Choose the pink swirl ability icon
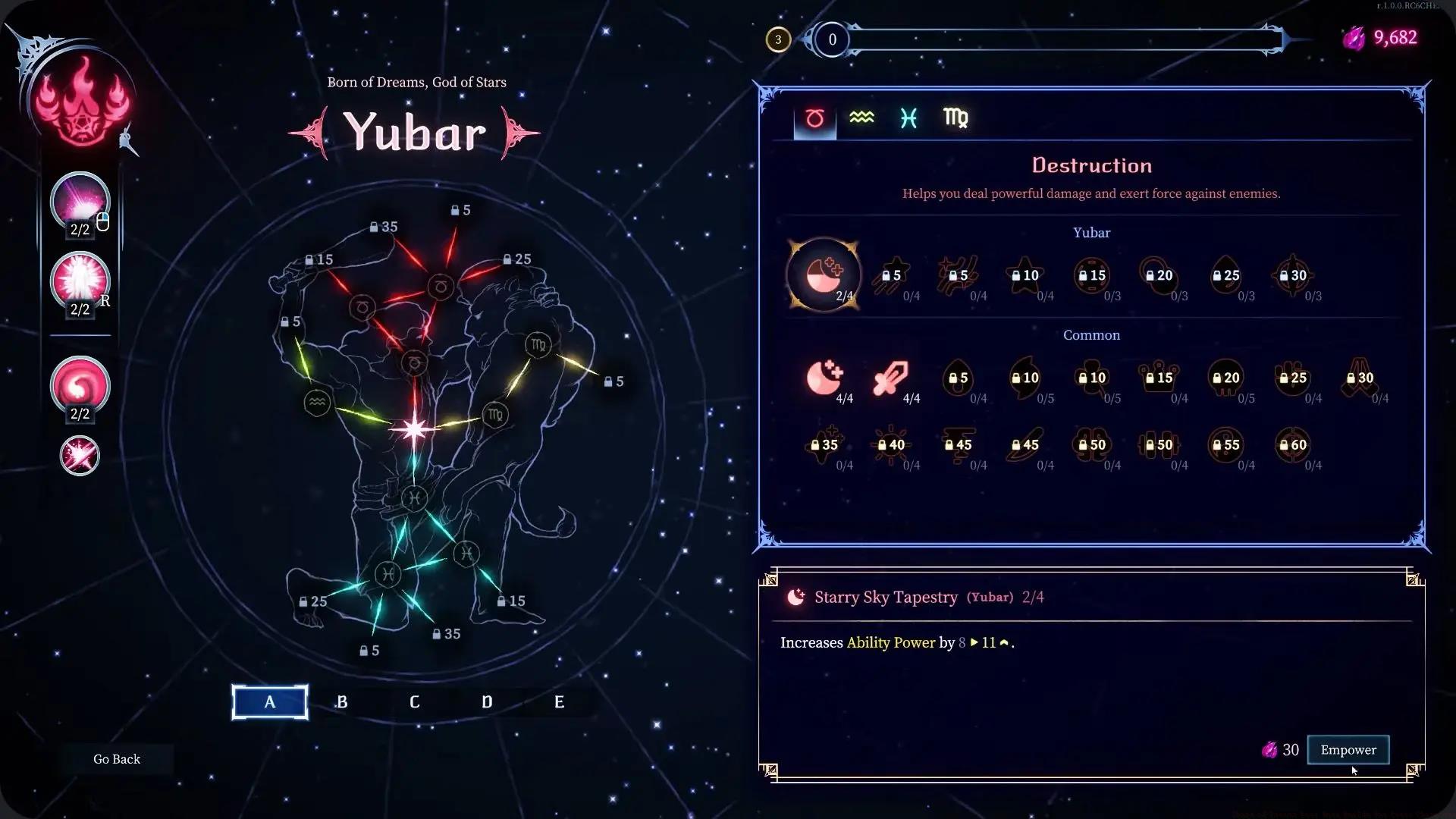Image resolution: width=1456 pixels, height=819 pixels. (80, 387)
